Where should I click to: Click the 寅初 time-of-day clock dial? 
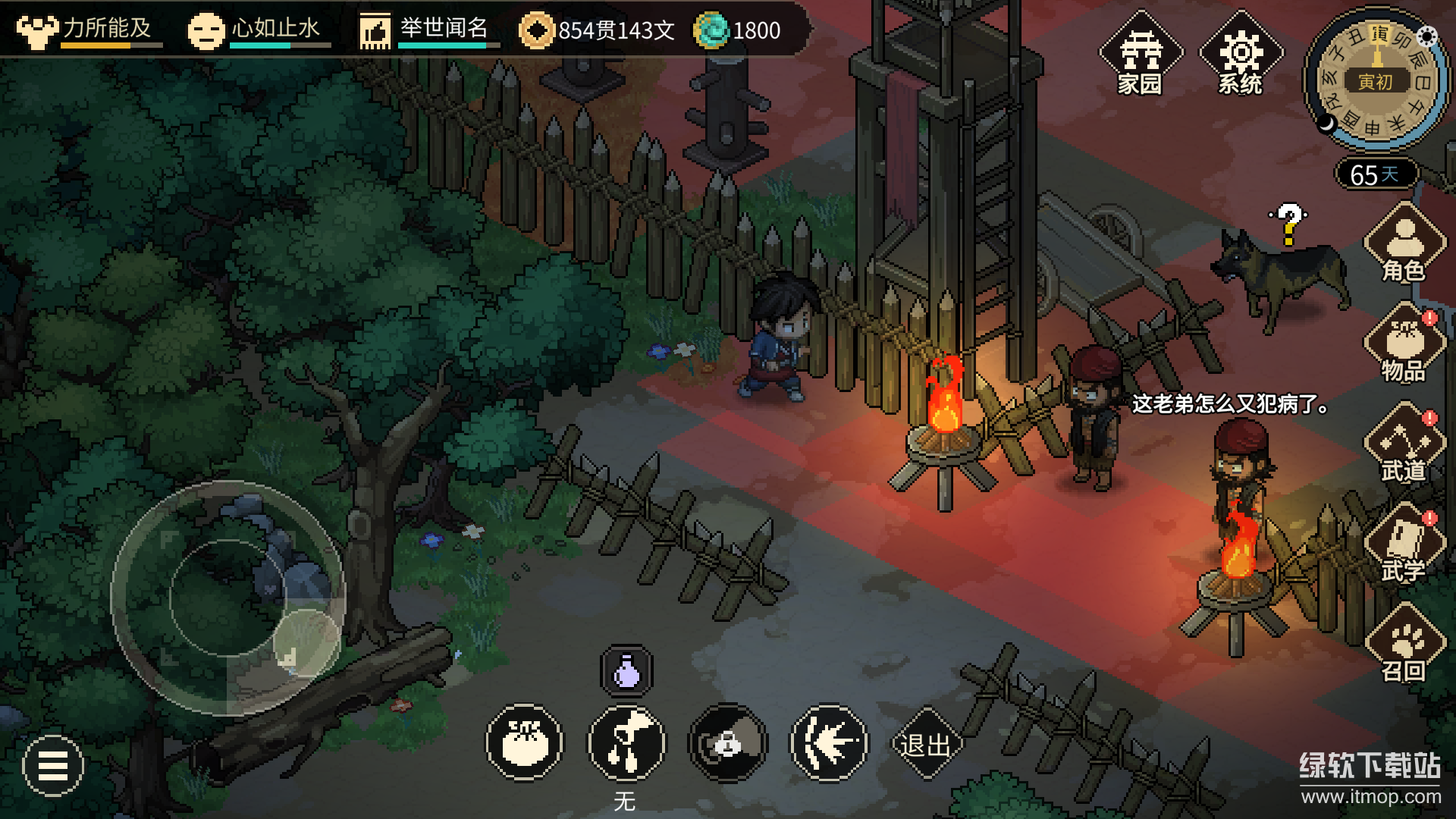[x=1374, y=80]
